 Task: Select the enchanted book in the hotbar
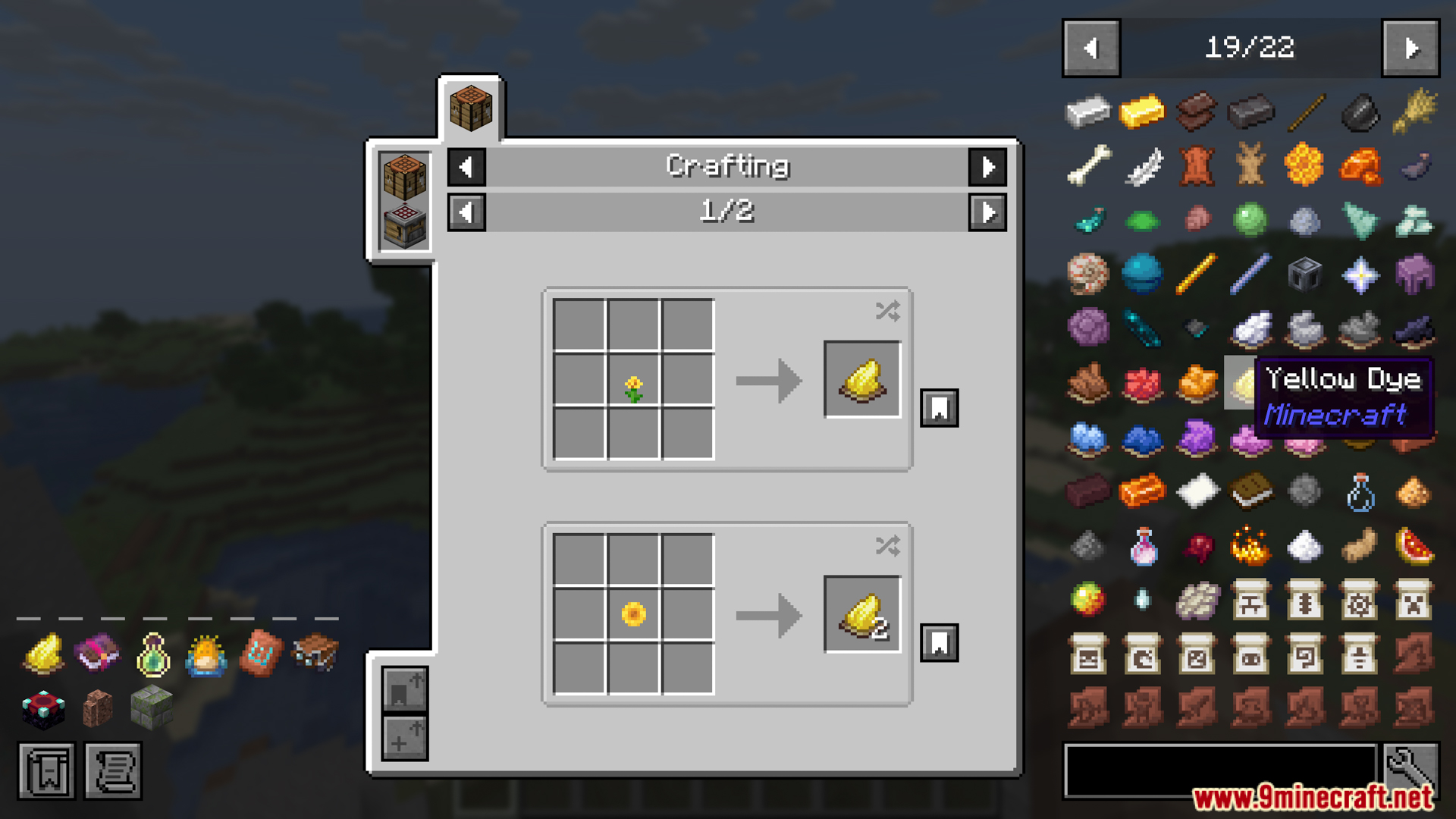[x=96, y=654]
